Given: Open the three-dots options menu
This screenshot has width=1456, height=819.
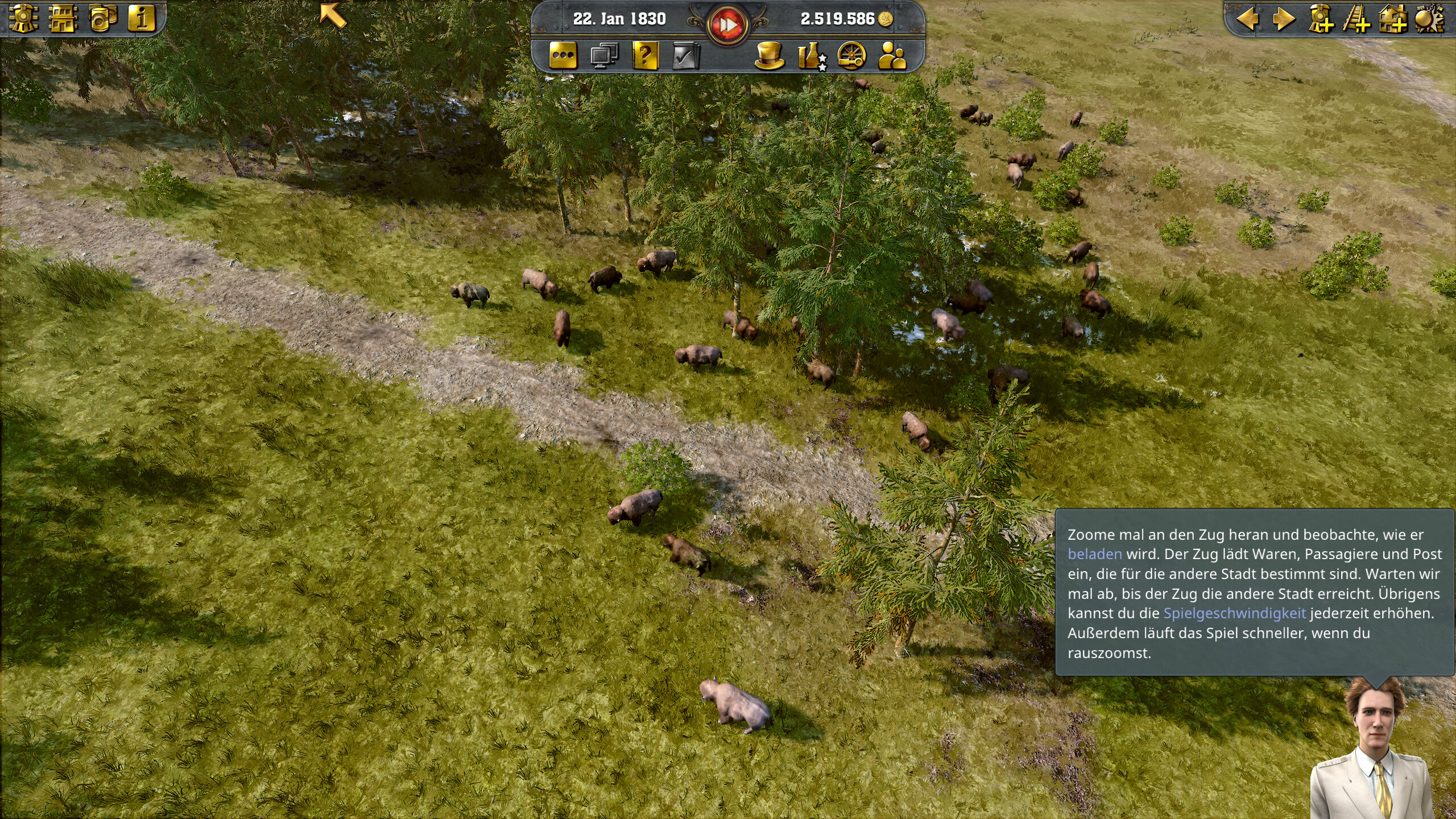Looking at the screenshot, I should tap(563, 56).
